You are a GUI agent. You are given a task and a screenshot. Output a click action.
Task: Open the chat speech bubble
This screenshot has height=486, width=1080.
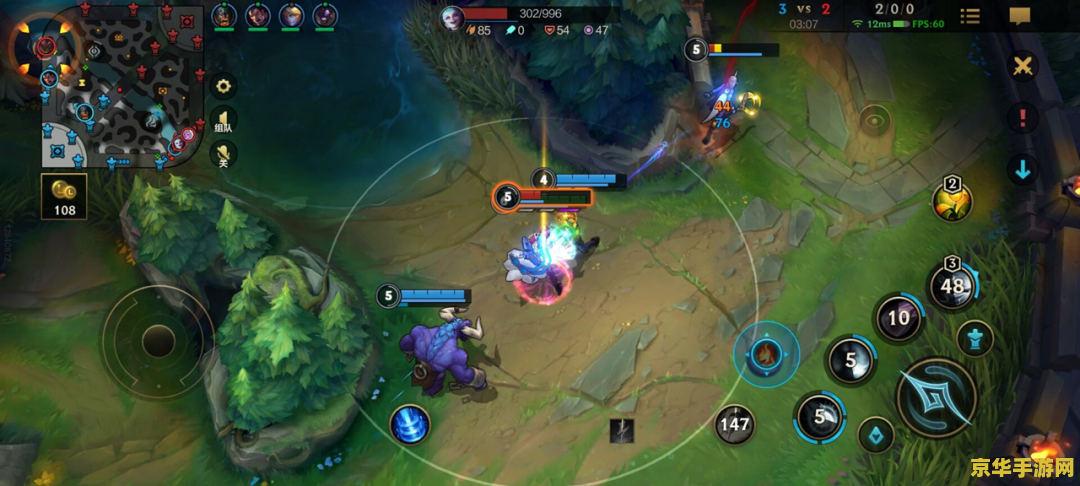[x=1020, y=16]
